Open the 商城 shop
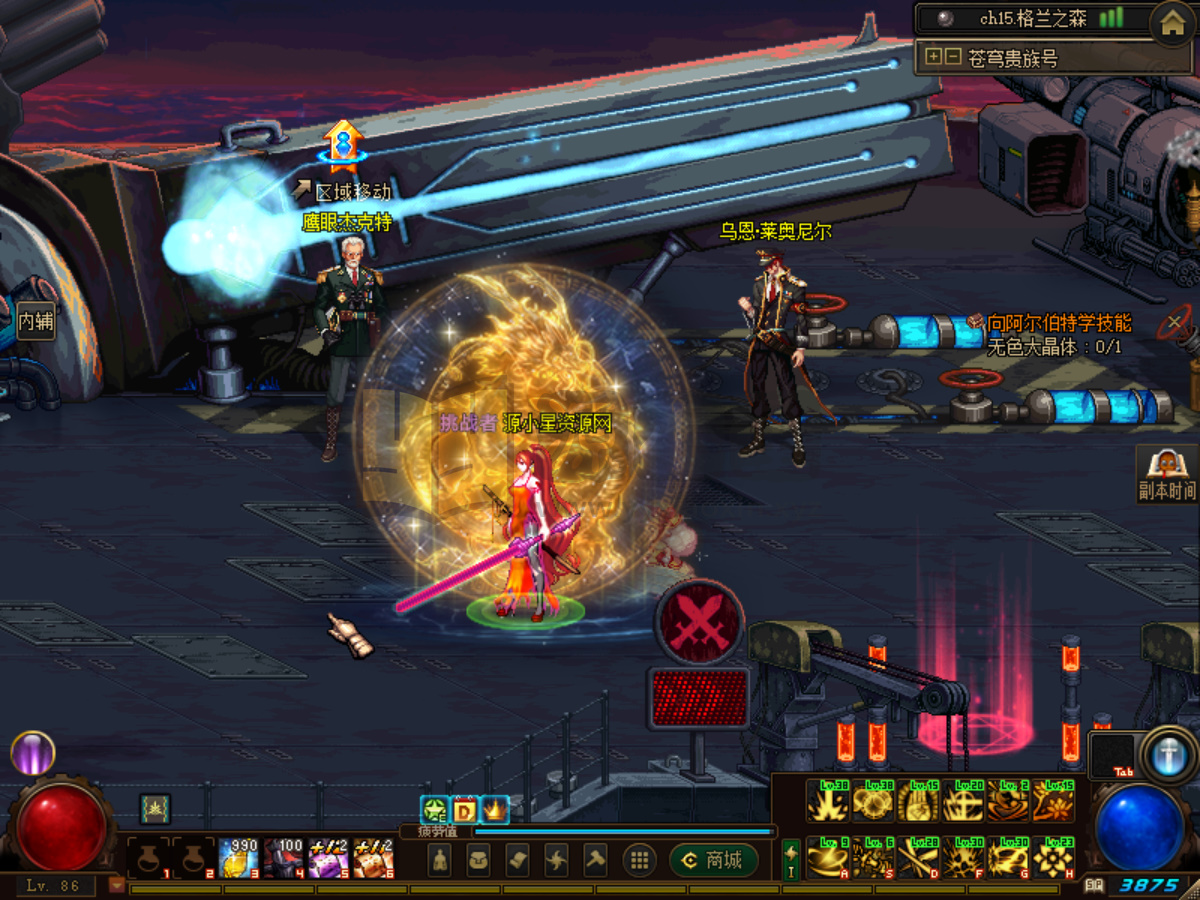Image resolution: width=1200 pixels, height=900 pixels. pyautogui.click(x=713, y=860)
